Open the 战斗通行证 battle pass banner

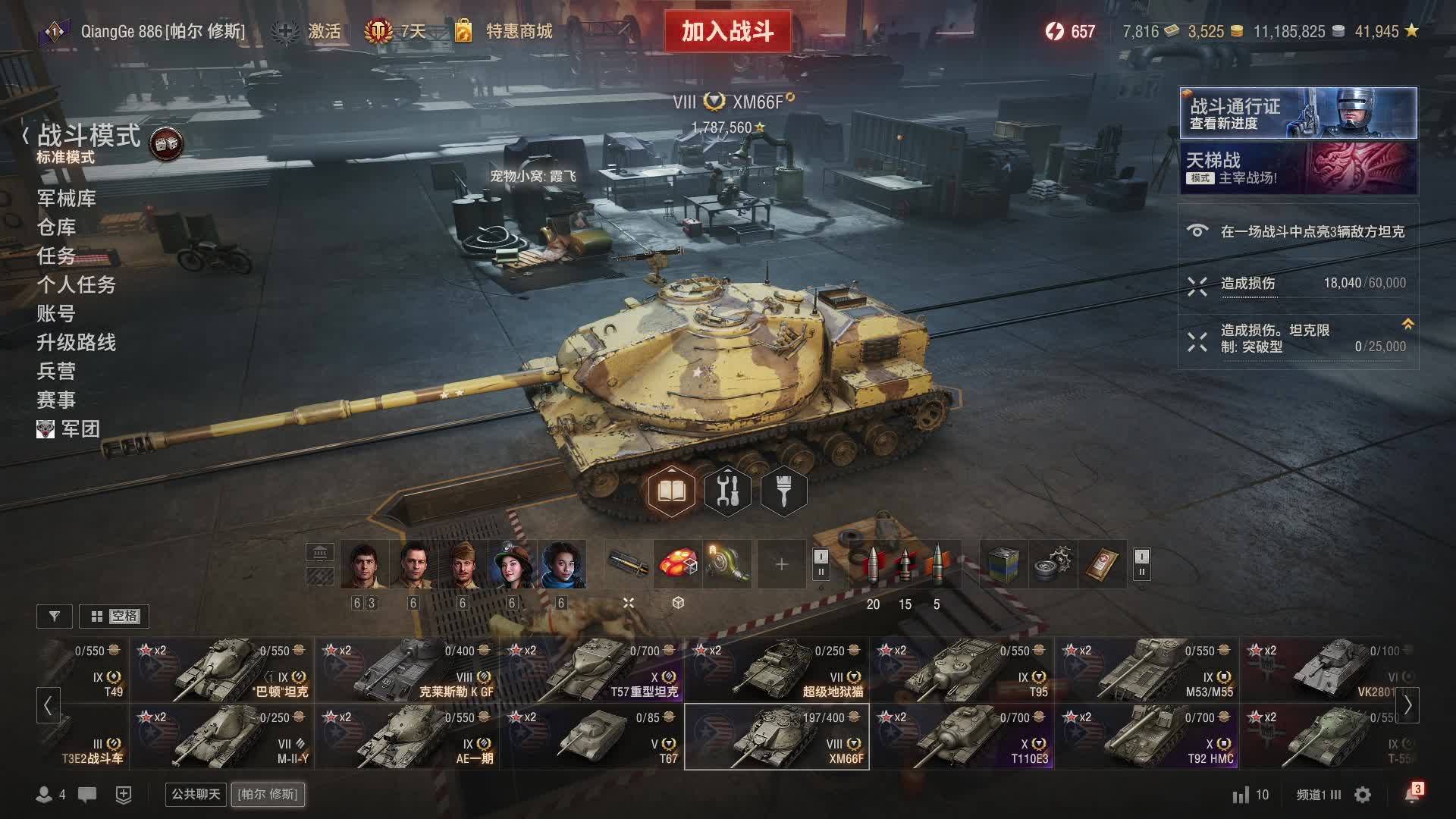click(1298, 113)
